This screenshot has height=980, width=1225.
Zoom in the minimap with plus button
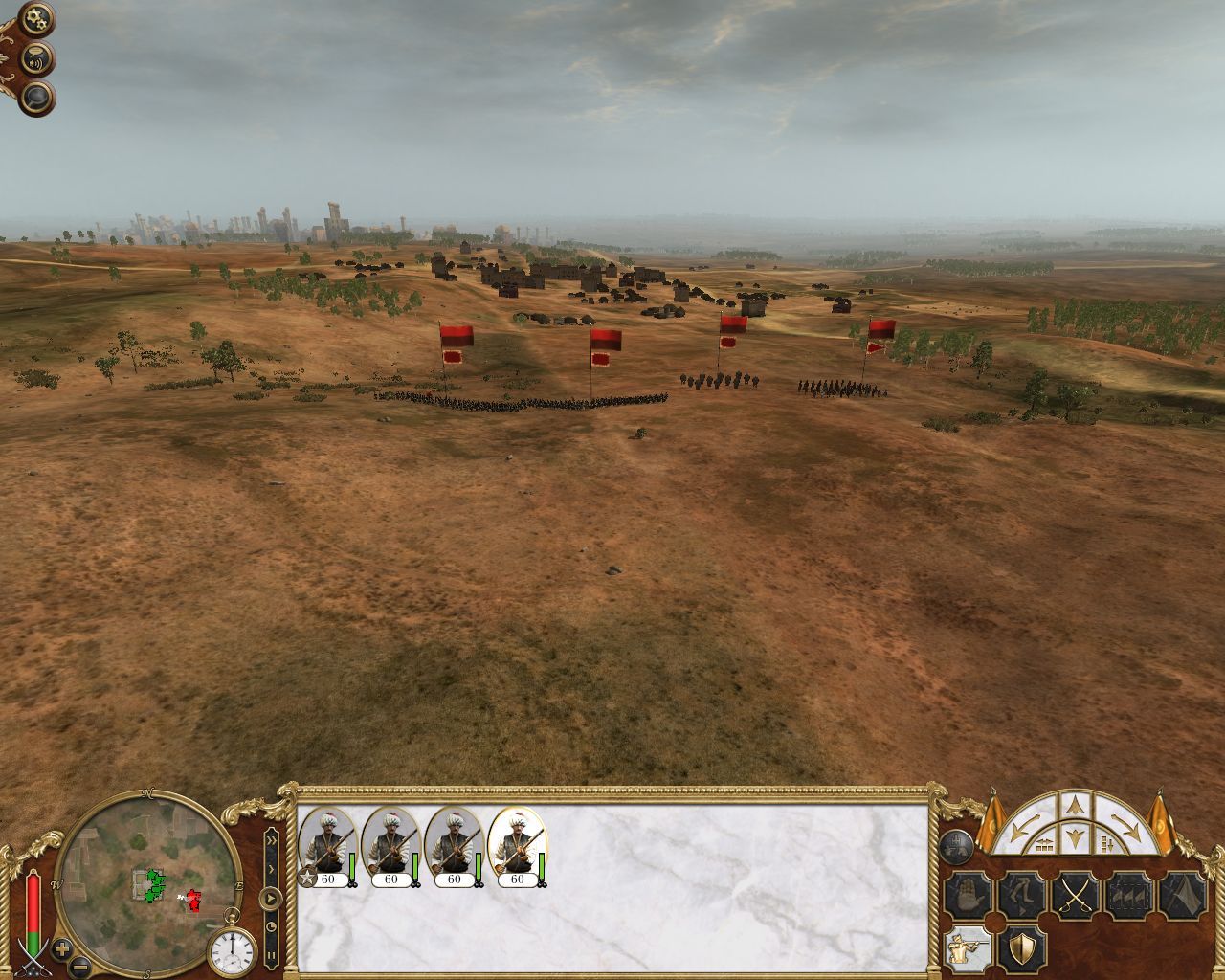(62, 949)
